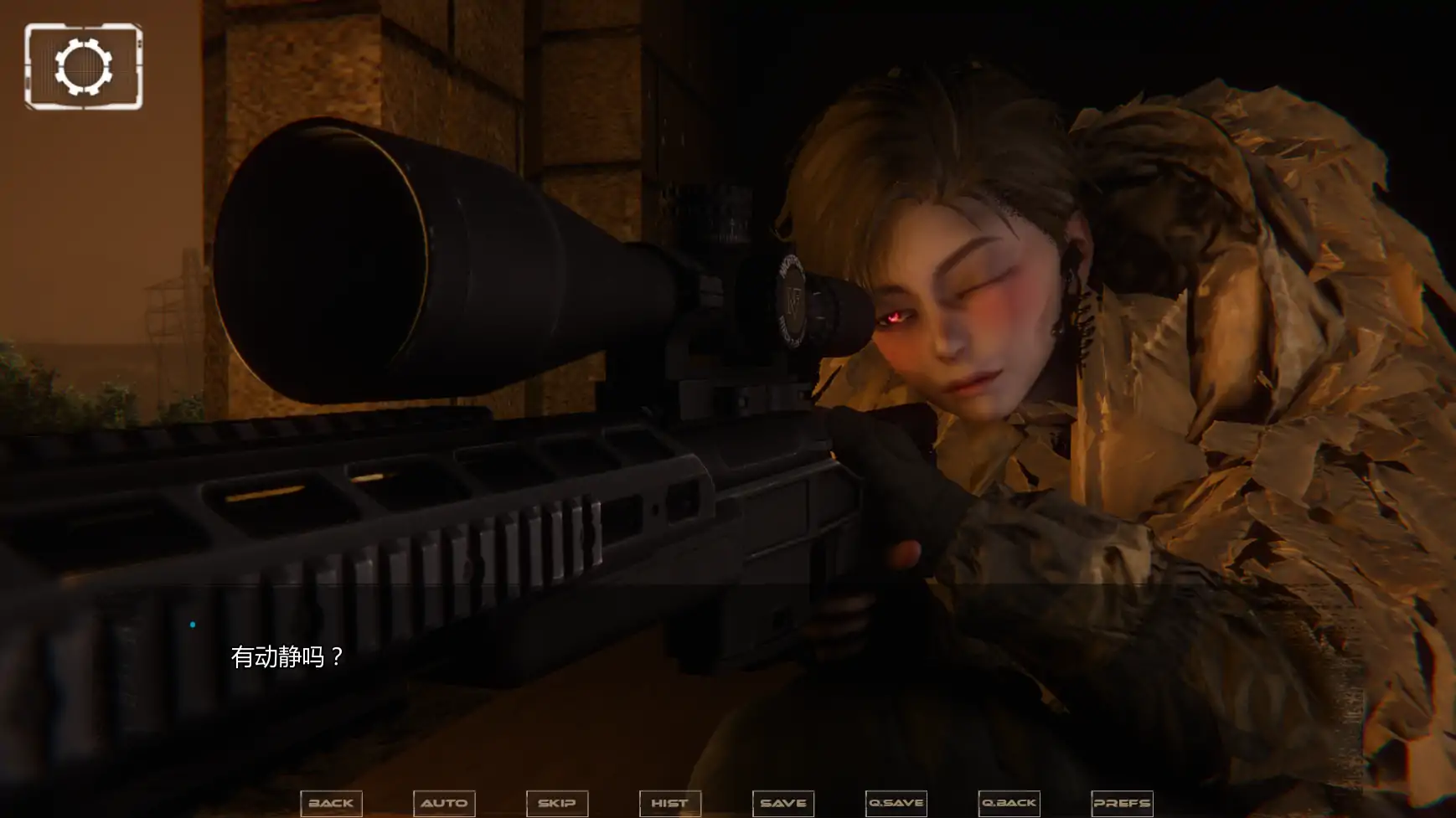Show dialogue history with HIST
This screenshot has width=1456, height=818.
pyautogui.click(x=670, y=803)
